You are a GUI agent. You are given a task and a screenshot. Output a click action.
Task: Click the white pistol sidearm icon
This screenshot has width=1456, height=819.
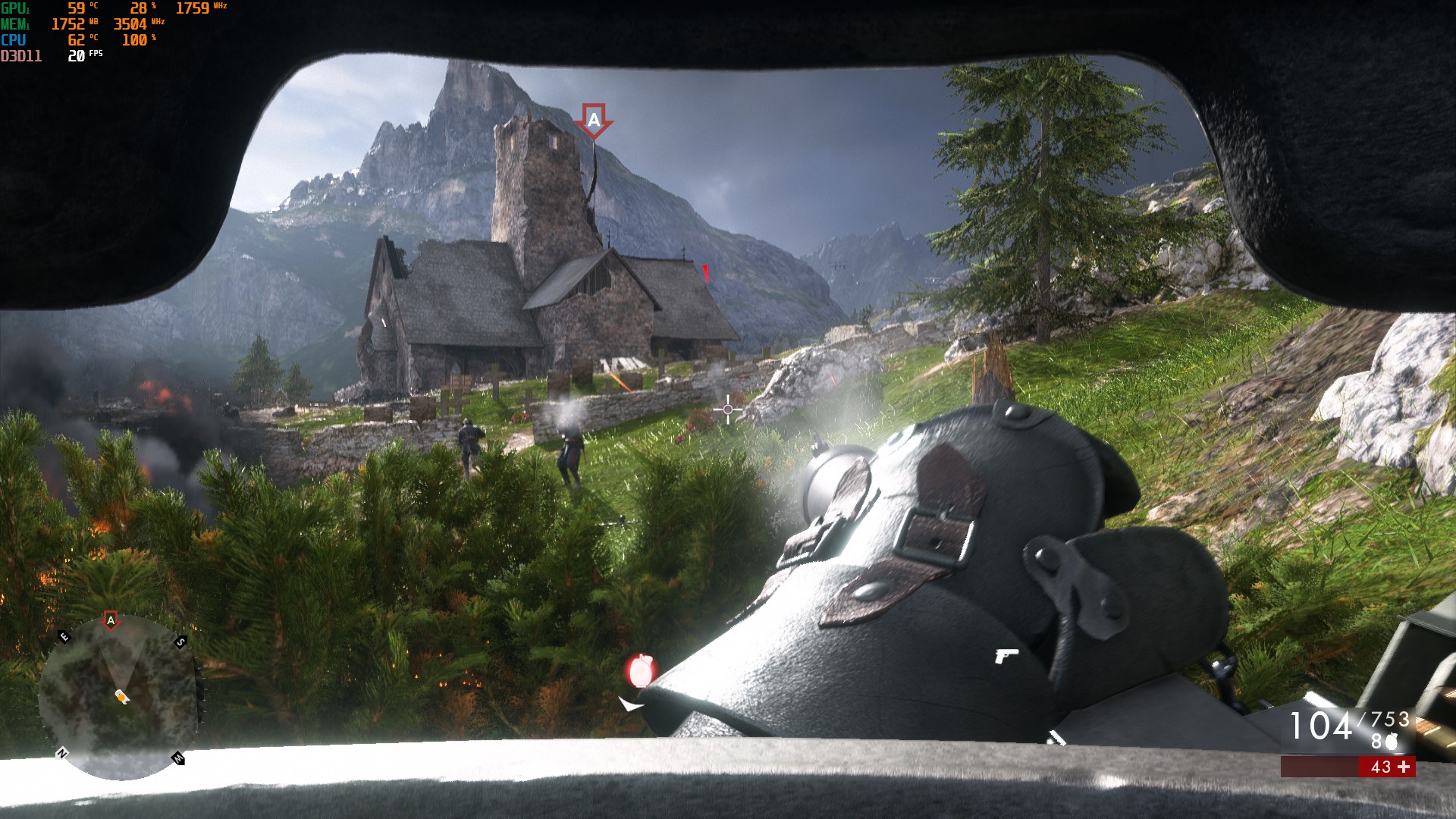click(1006, 655)
